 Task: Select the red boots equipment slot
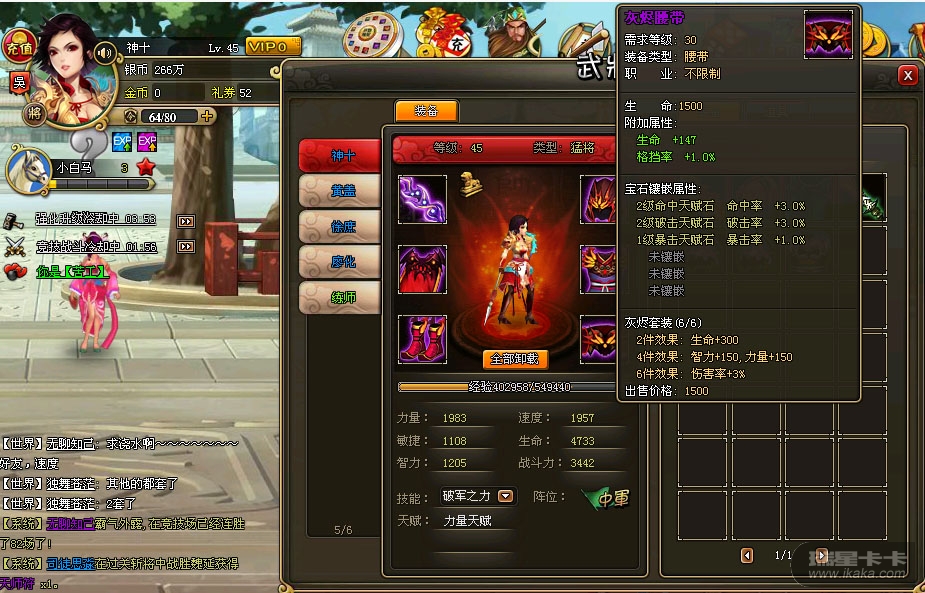point(422,338)
